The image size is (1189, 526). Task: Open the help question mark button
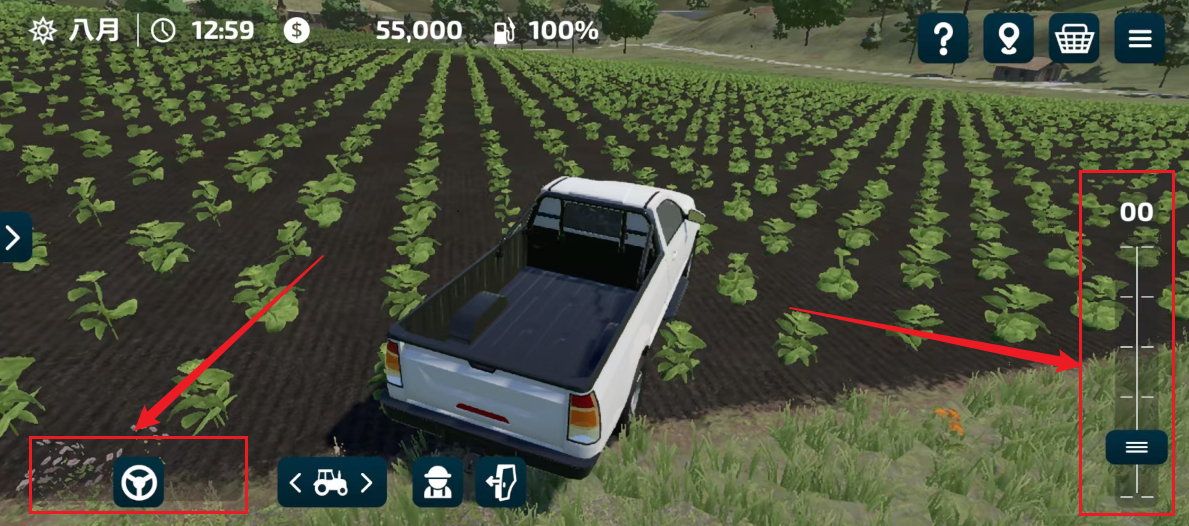942,39
